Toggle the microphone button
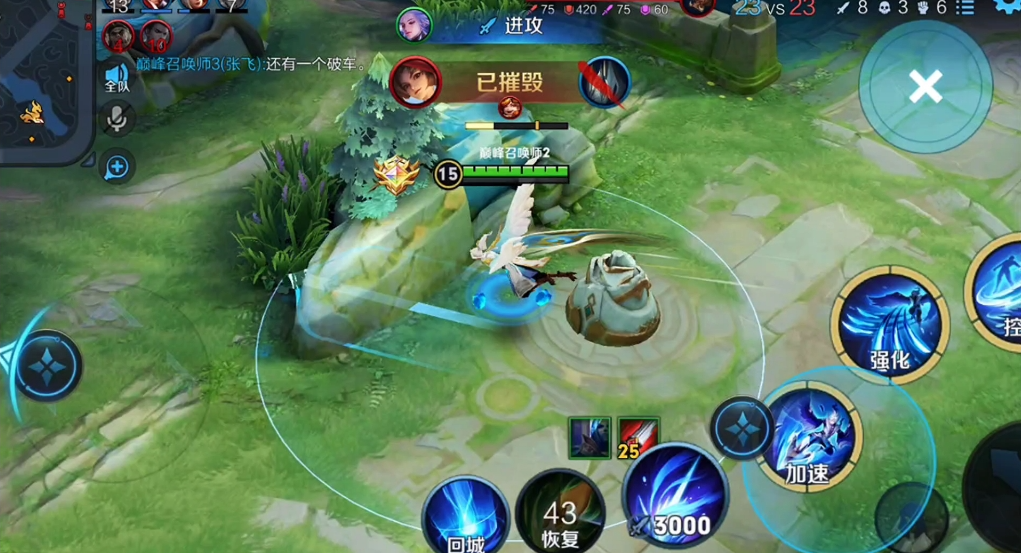Image resolution: width=1021 pixels, height=553 pixels. click(117, 120)
